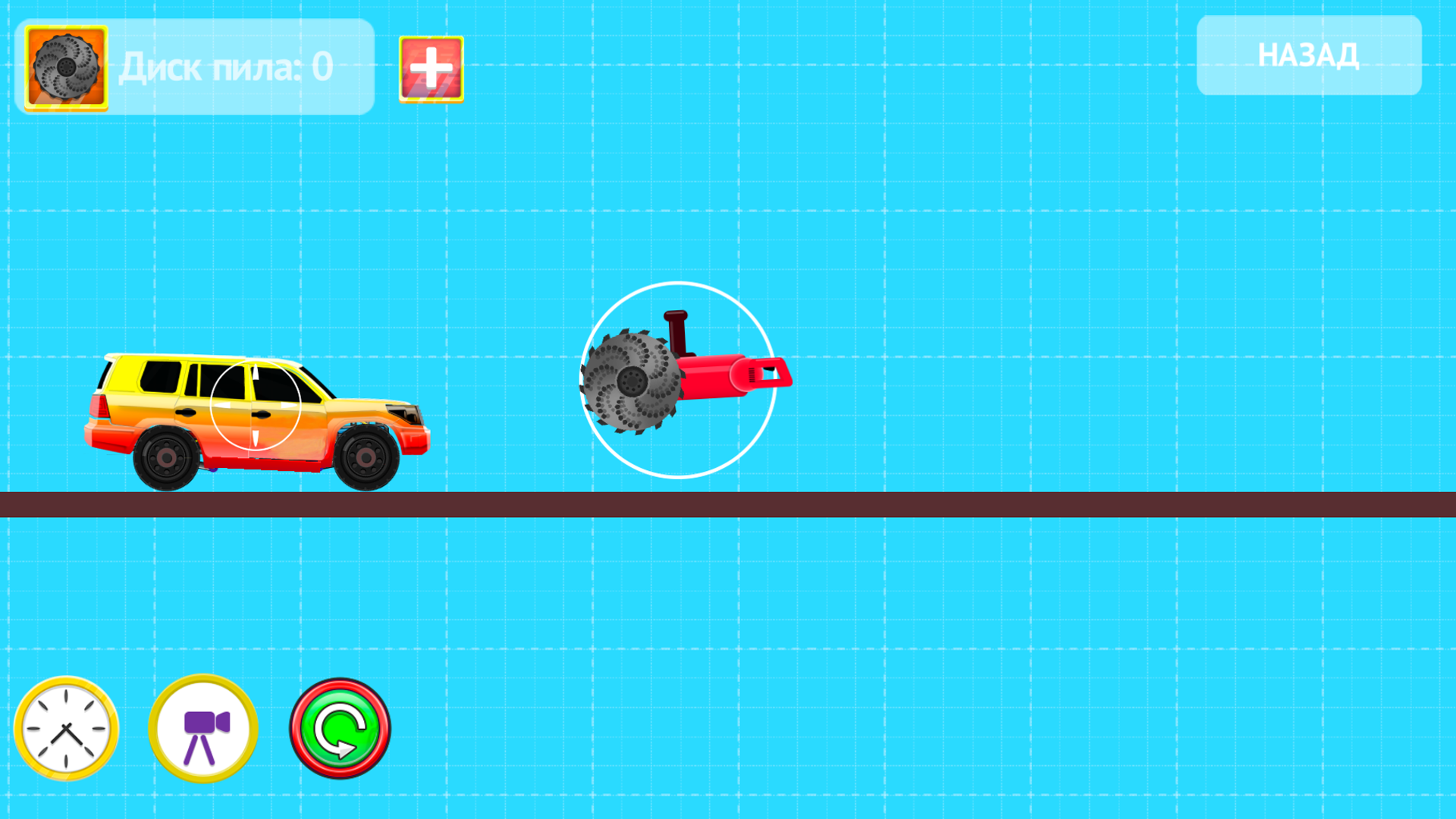Enable the timer by clicking the clock
This screenshot has height=819, width=1456.
pyautogui.click(x=67, y=726)
